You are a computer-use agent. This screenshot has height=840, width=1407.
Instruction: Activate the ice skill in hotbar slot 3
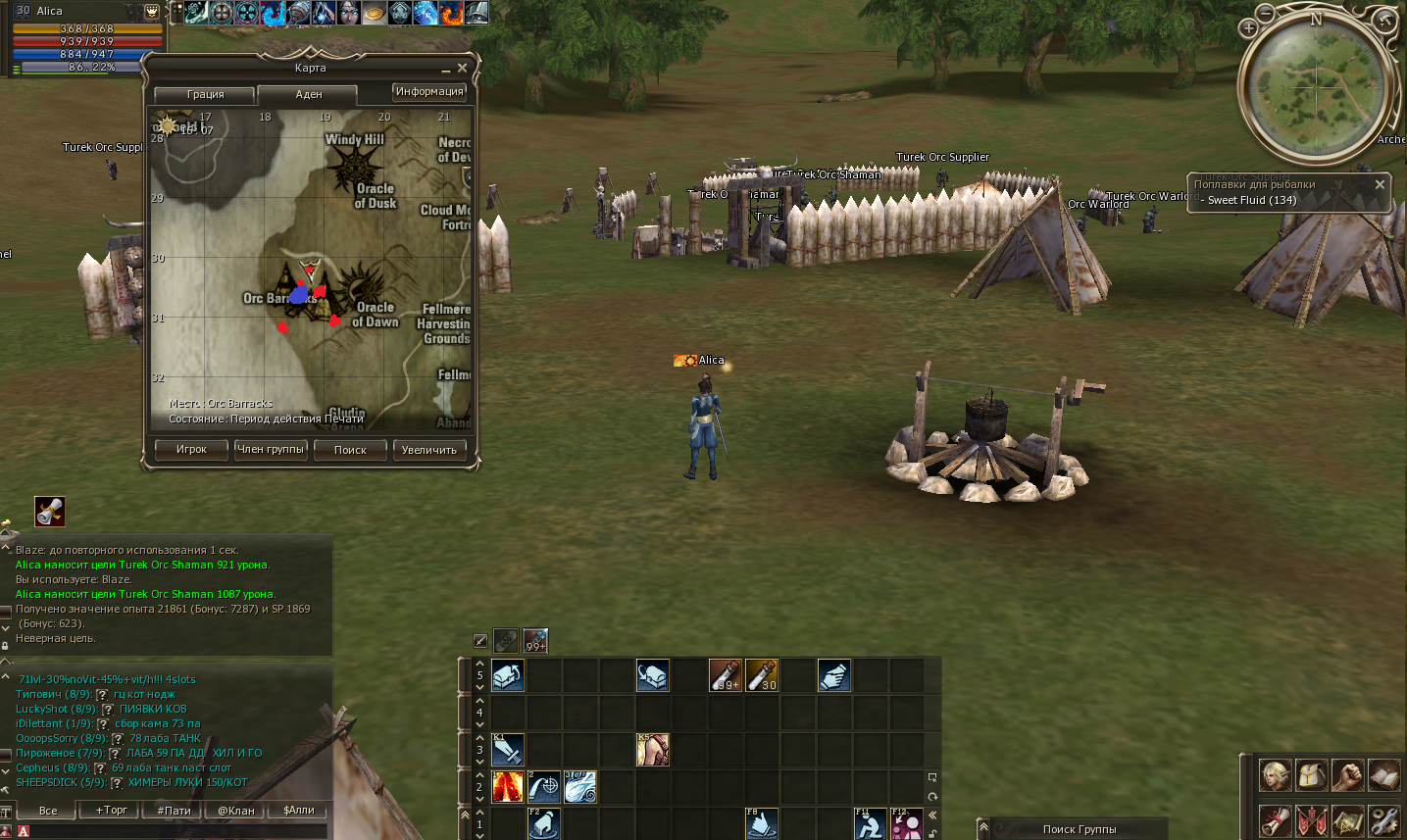tap(580, 787)
